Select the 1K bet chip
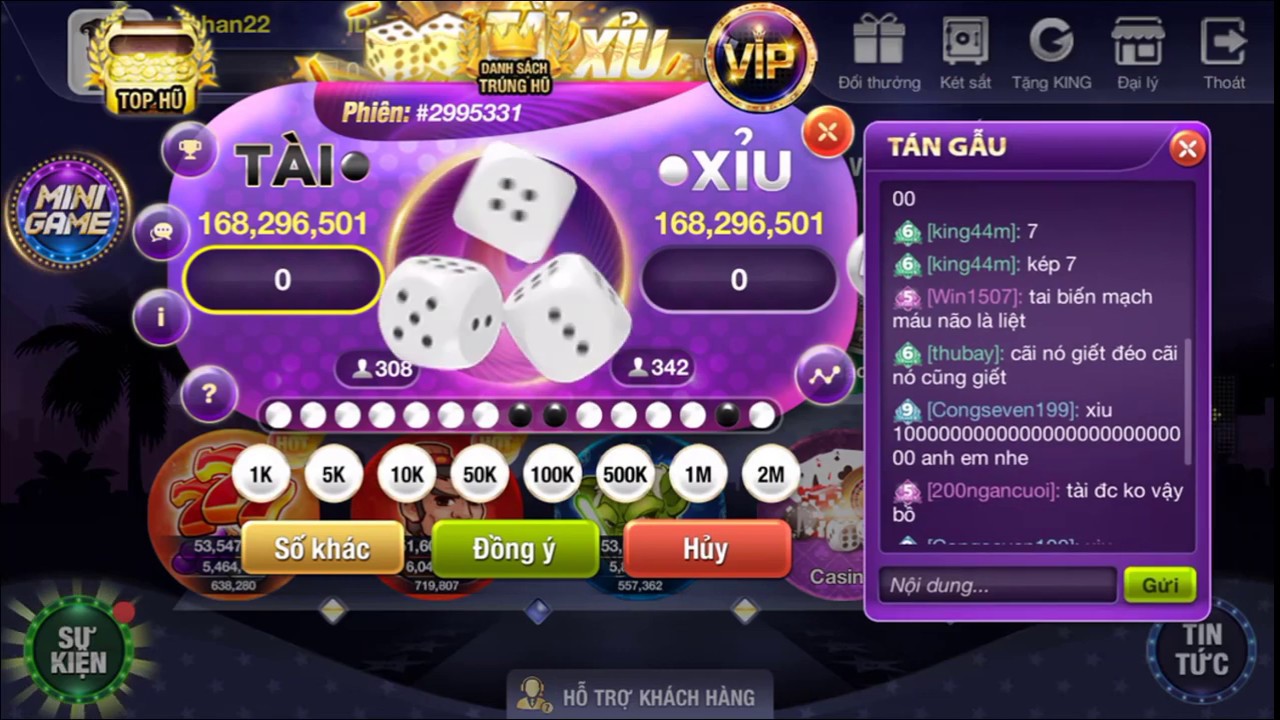The height and width of the screenshot is (720, 1280). 261,476
